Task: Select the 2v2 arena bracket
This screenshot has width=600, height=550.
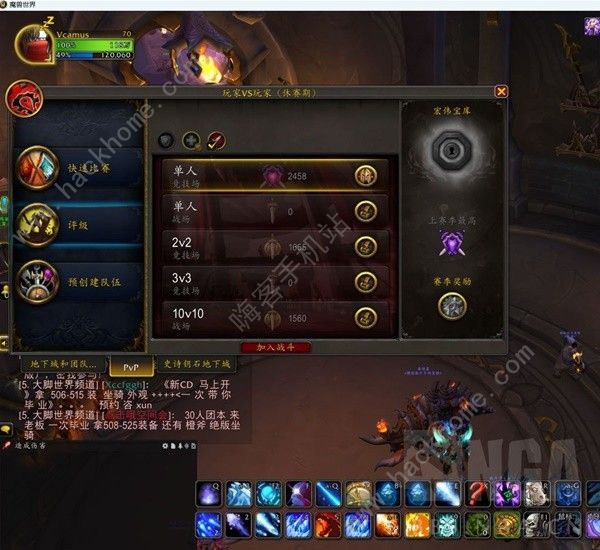Action: (x=275, y=245)
